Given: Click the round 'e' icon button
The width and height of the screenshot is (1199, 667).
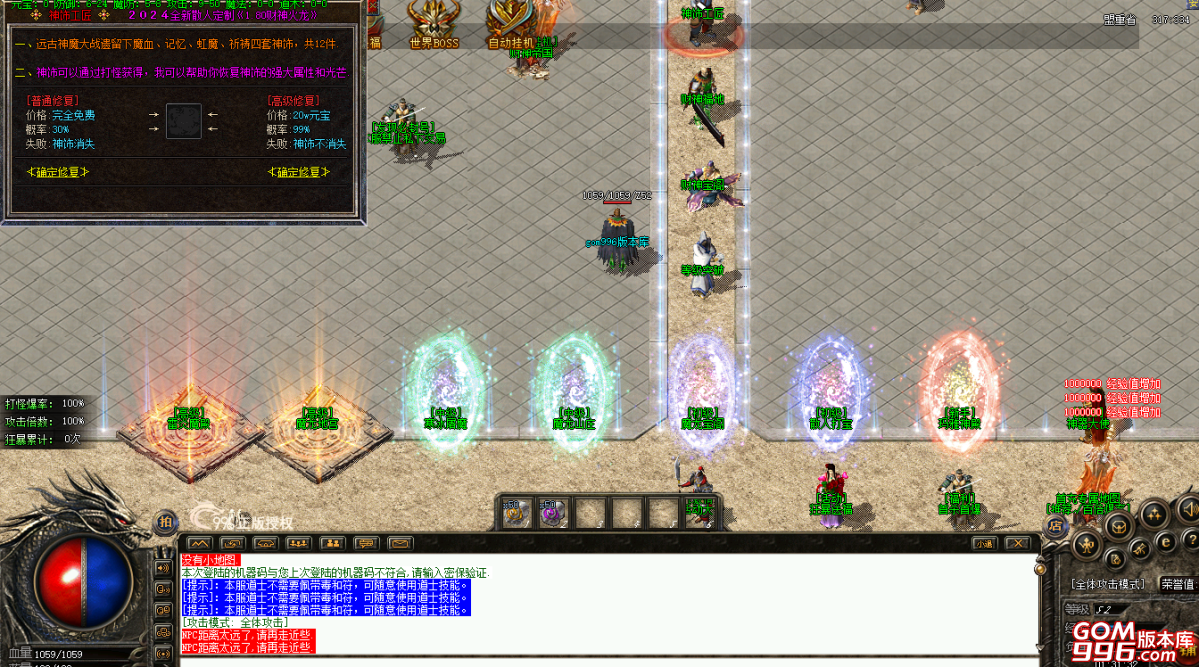Looking at the screenshot, I should [x=1165, y=541].
